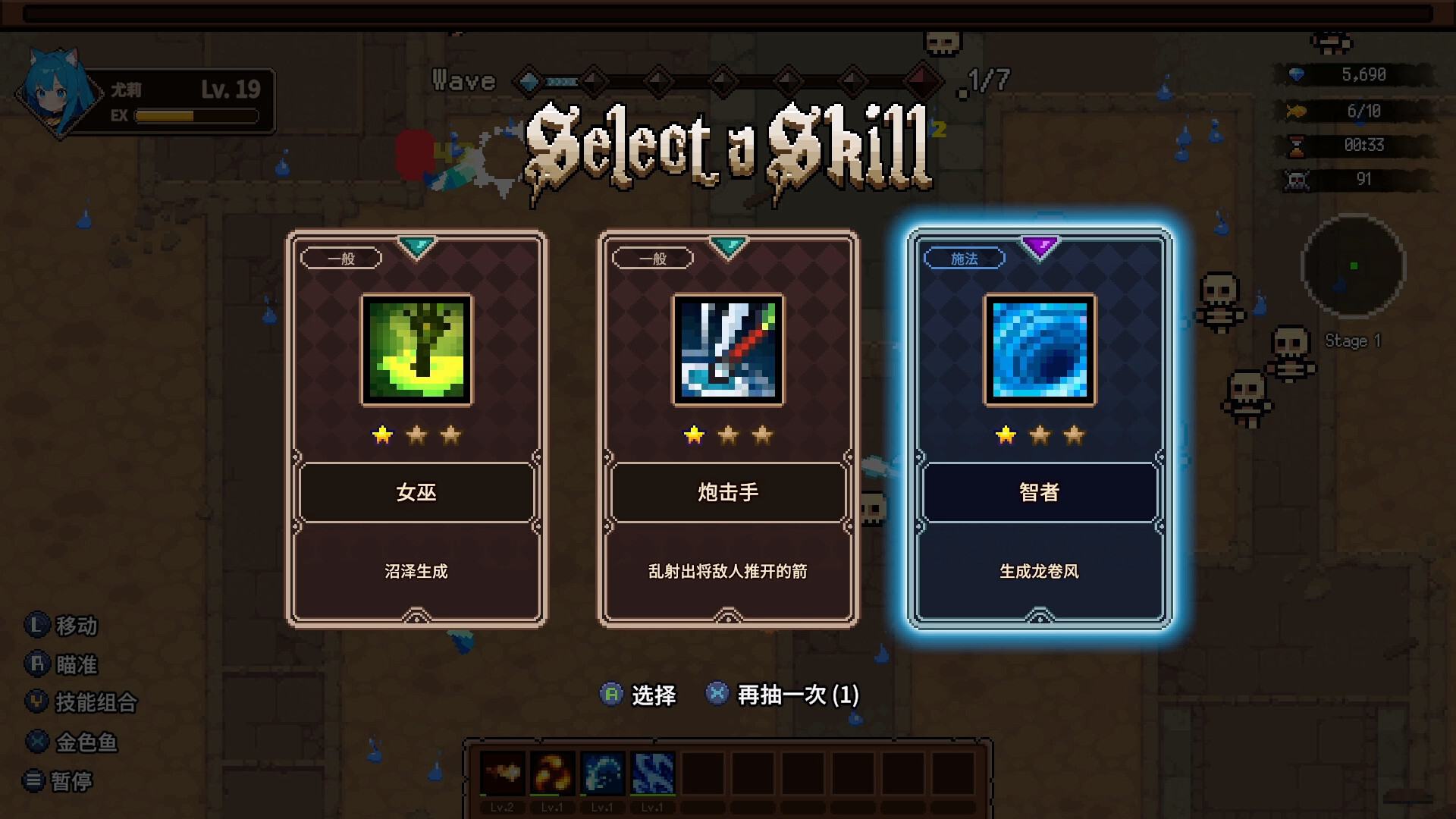Choose the 女巫 swamp skill card
Screen dimensions: 1456x819
click(416, 428)
